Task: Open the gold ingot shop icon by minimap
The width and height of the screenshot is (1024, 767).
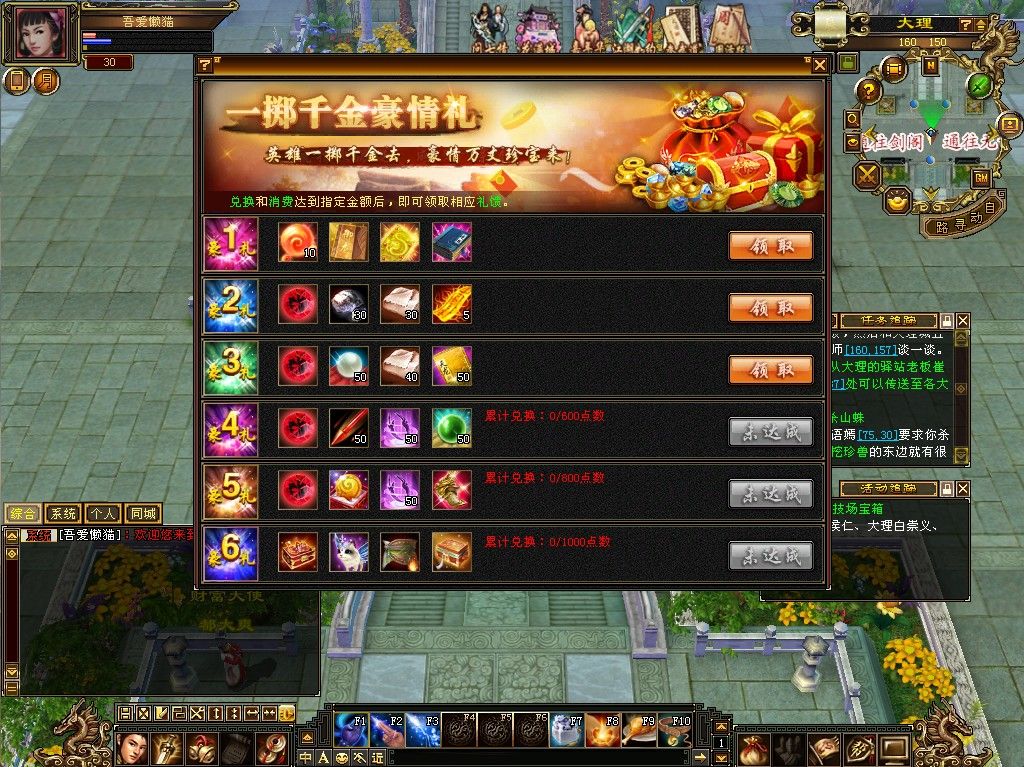Action: pos(898,200)
